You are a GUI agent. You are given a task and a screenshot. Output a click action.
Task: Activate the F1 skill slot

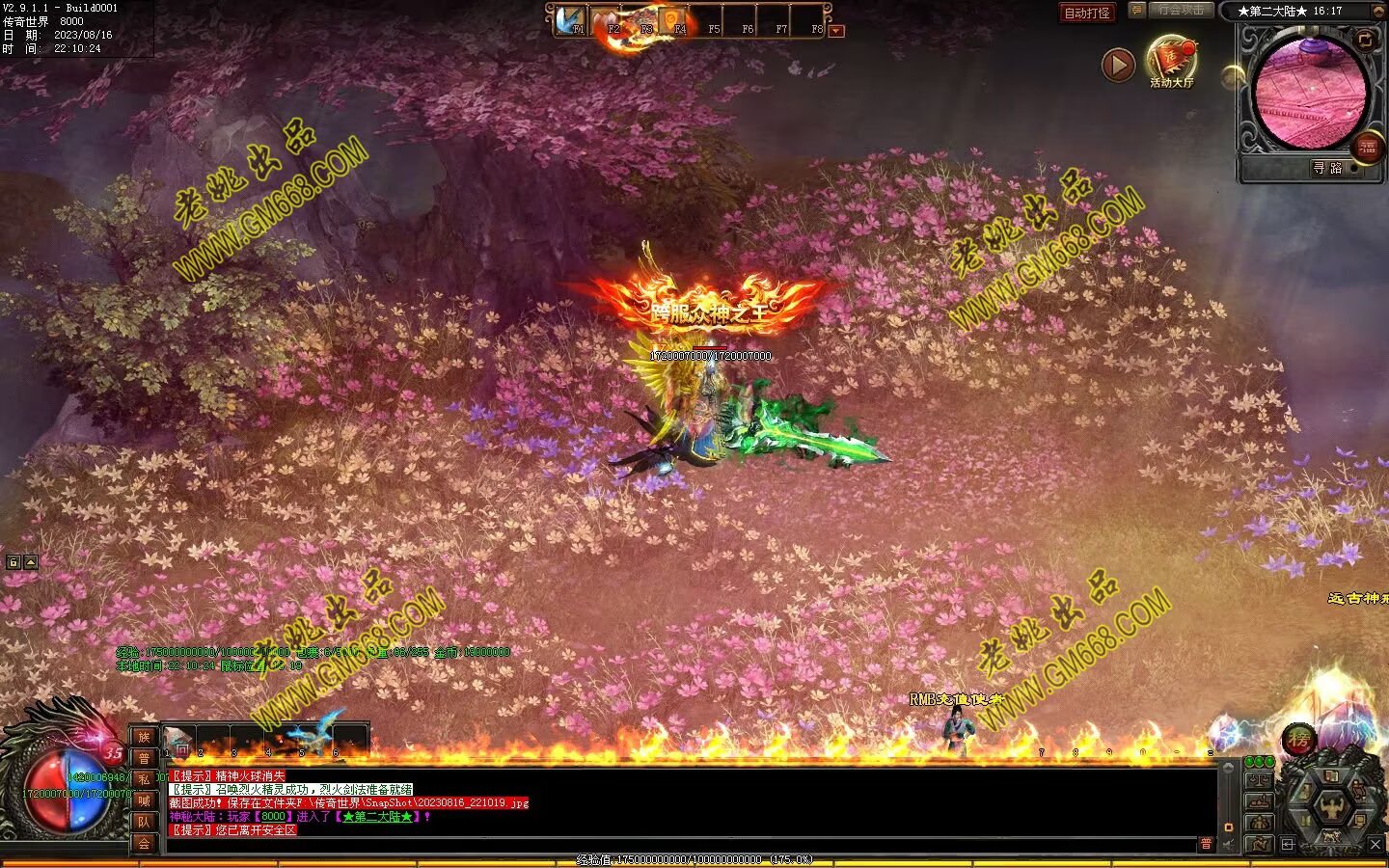573,21
